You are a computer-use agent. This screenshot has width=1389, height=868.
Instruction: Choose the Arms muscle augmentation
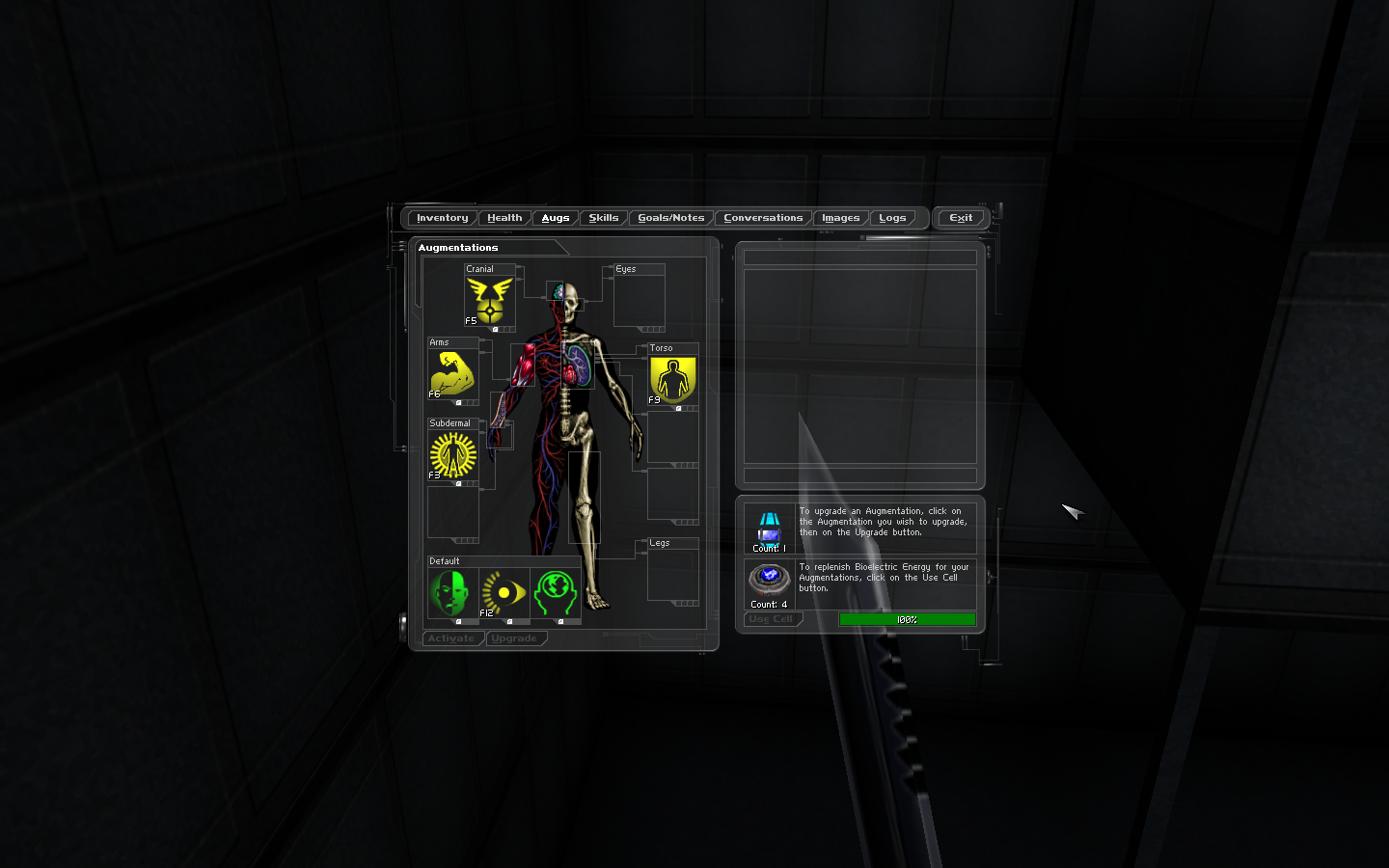tap(452, 374)
